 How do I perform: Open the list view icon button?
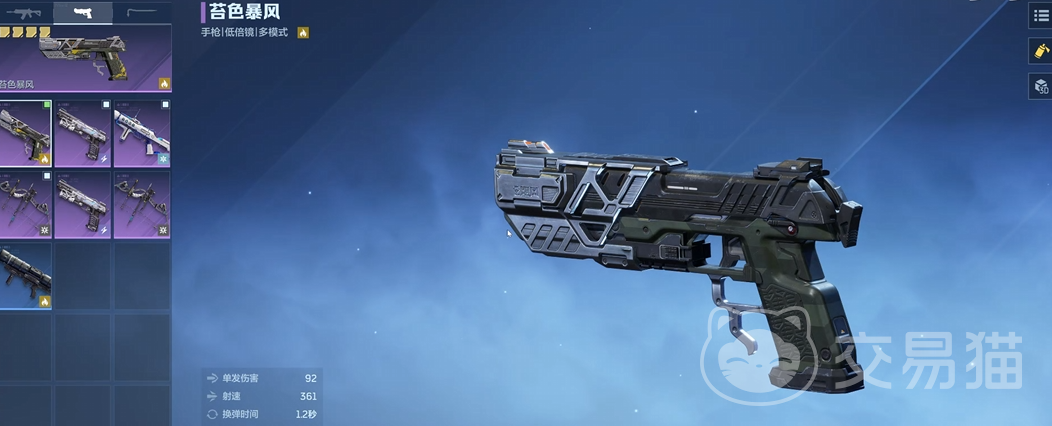pos(1041,16)
